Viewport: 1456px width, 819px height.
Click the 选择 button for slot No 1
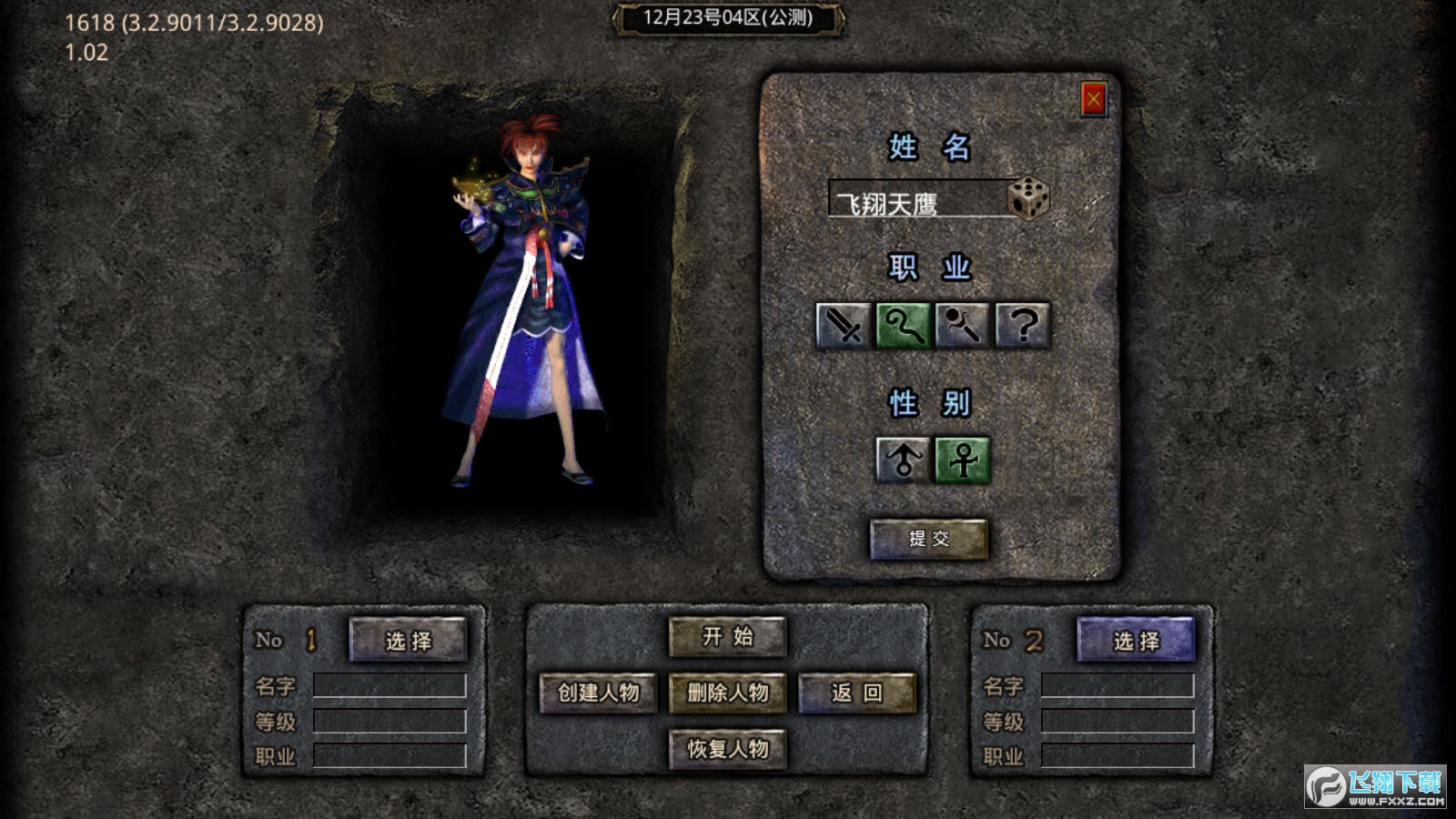pyautogui.click(x=408, y=640)
